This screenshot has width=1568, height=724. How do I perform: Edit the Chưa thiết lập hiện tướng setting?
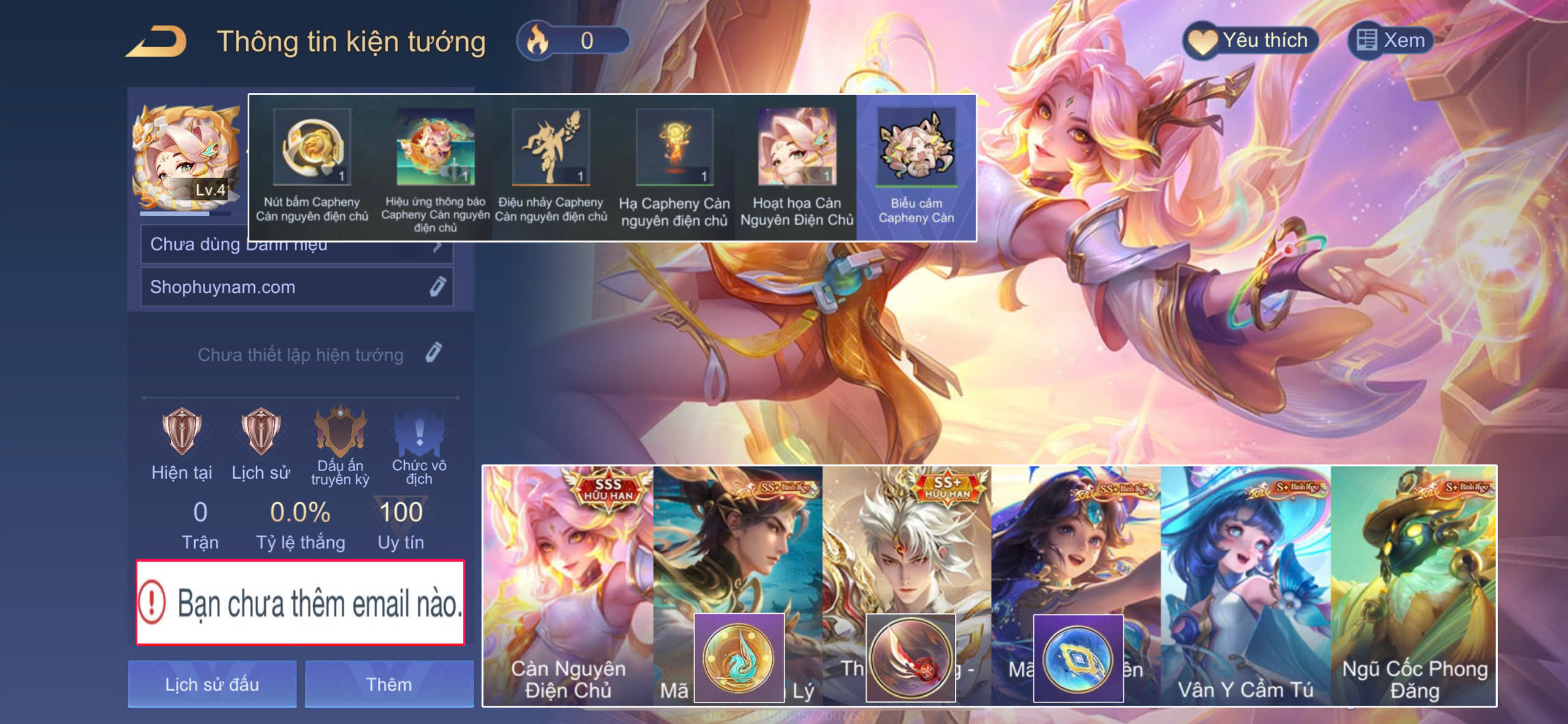pyautogui.click(x=433, y=353)
